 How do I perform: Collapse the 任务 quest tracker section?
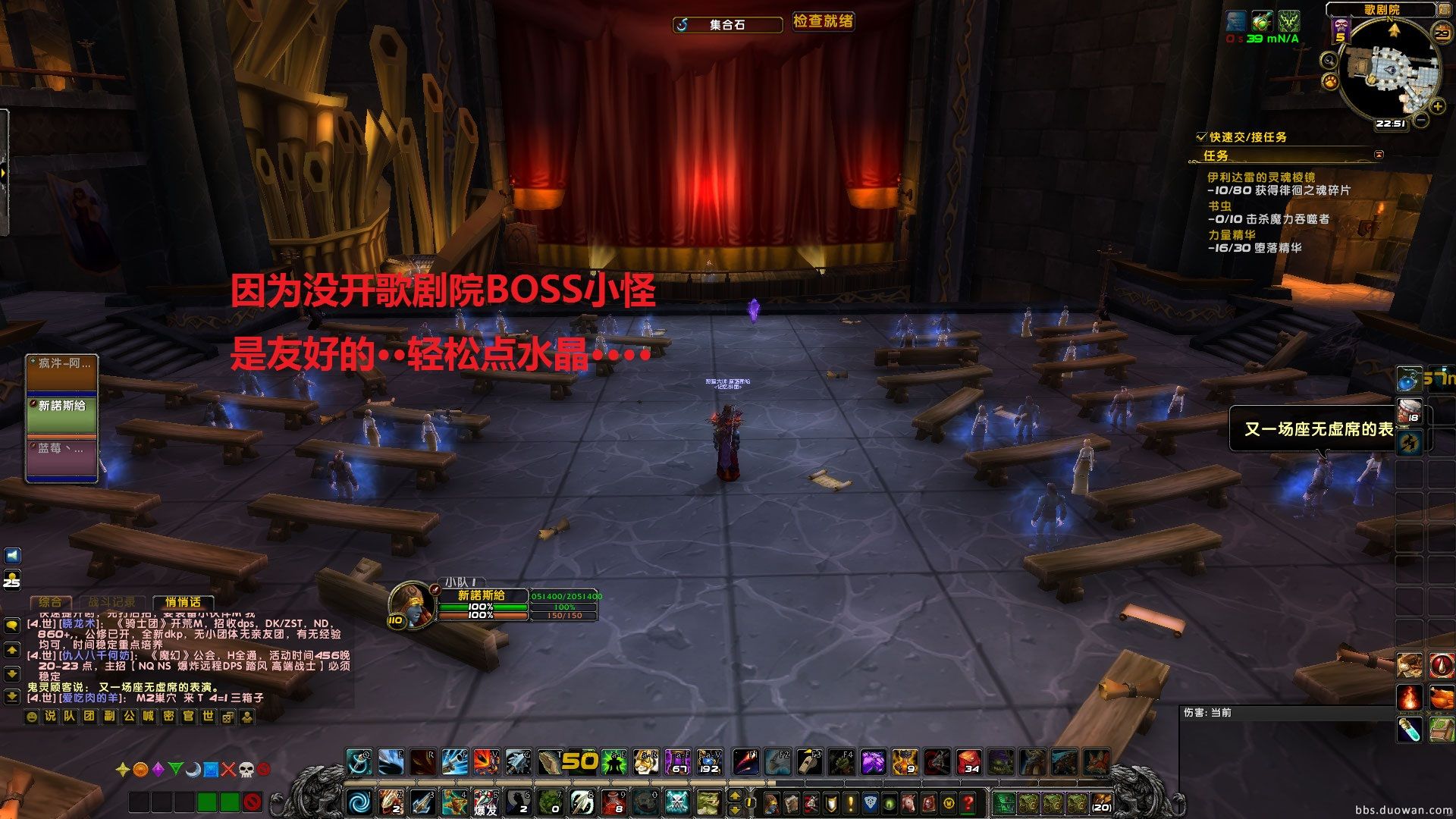click(x=1379, y=154)
